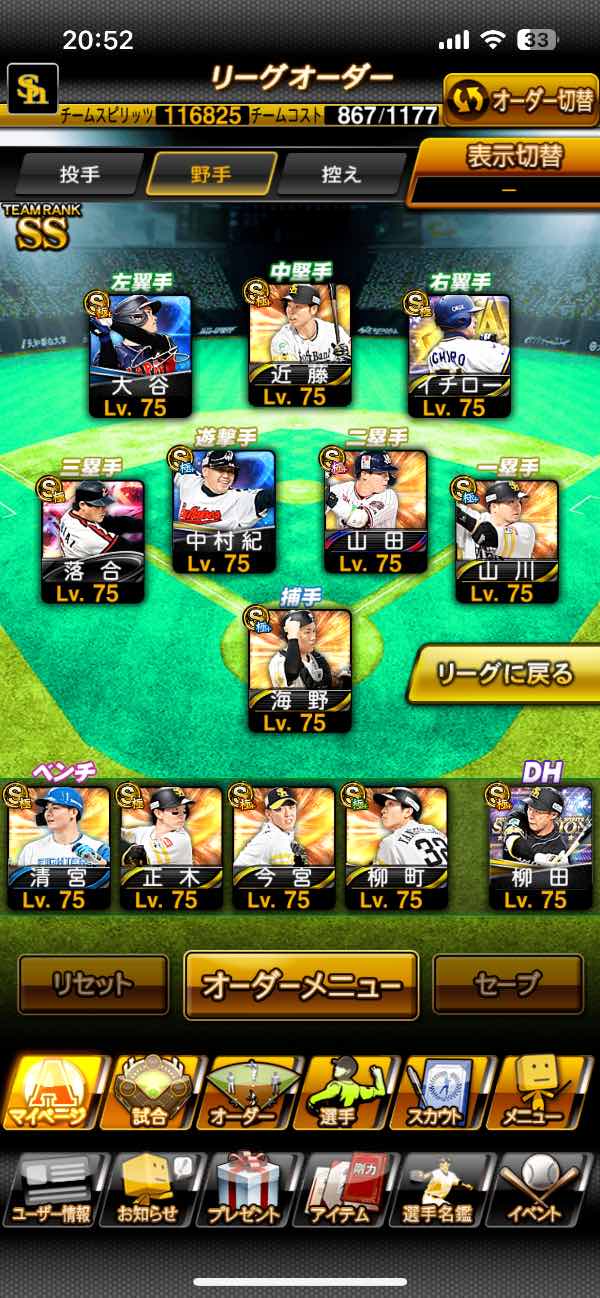Reset the order with リセット
Image resolution: width=600 pixels, height=1298 pixels.
click(93, 984)
